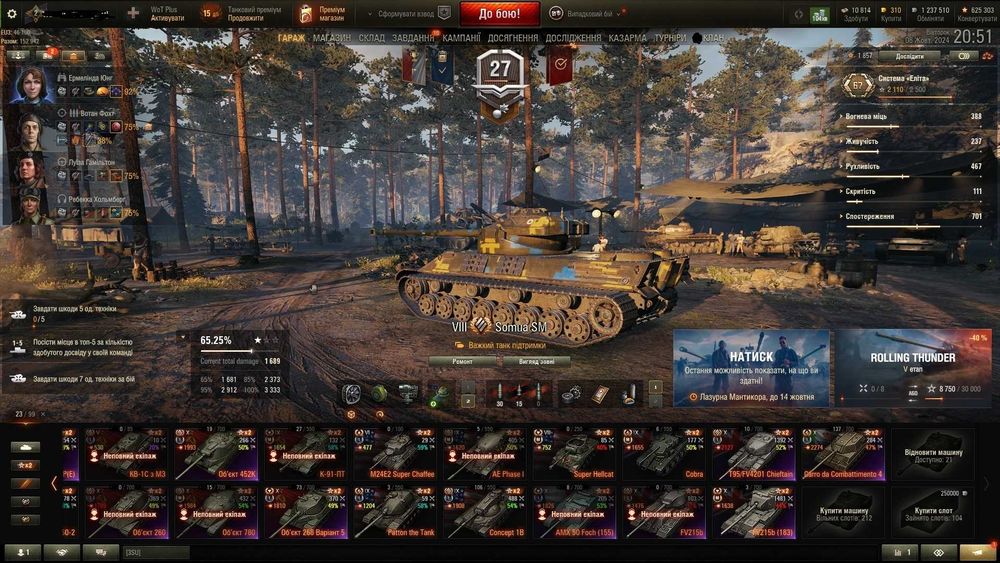Viewport: 1000px width, 563px height.
Task: Open the Преміум магазин
Action: 322,14
